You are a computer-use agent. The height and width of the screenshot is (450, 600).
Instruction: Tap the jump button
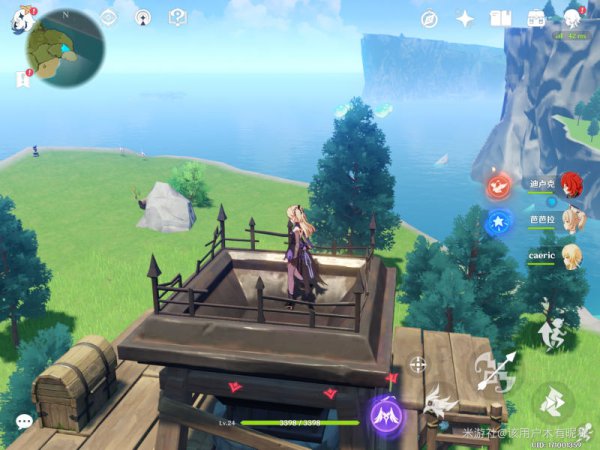[549, 334]
